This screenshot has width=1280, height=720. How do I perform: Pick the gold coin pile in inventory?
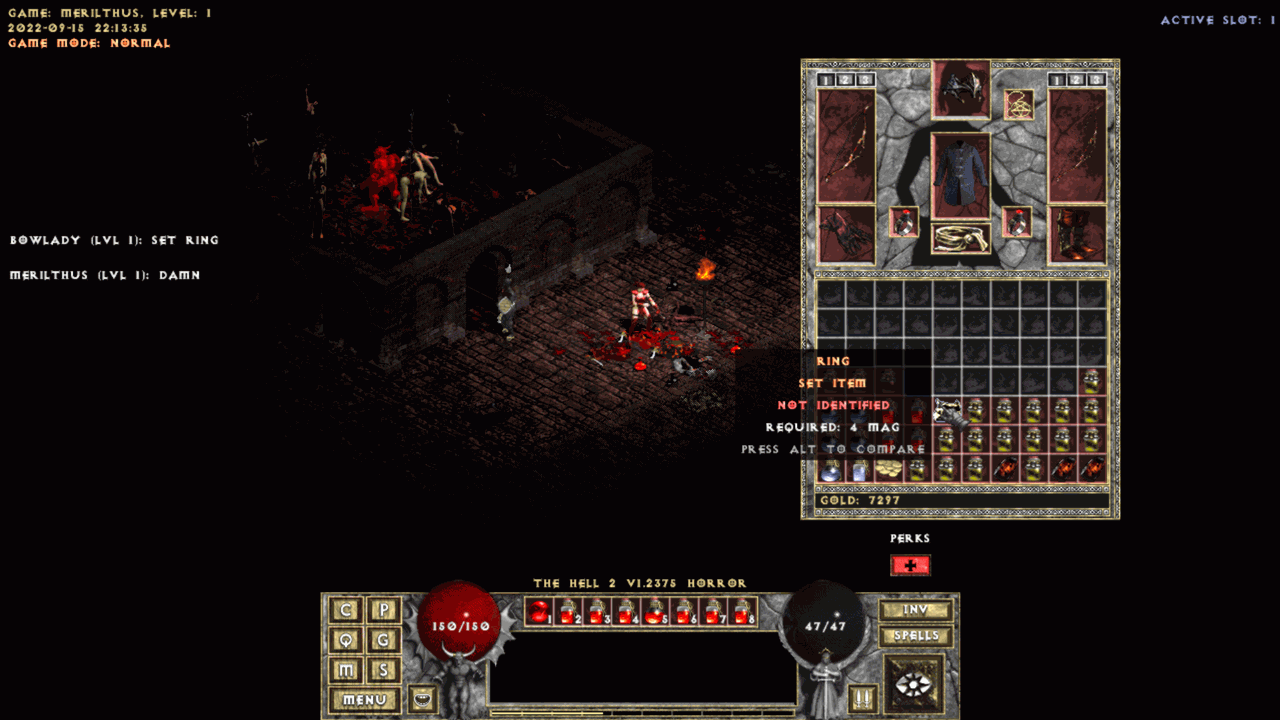pyautogui.click(x=888, y=469)
